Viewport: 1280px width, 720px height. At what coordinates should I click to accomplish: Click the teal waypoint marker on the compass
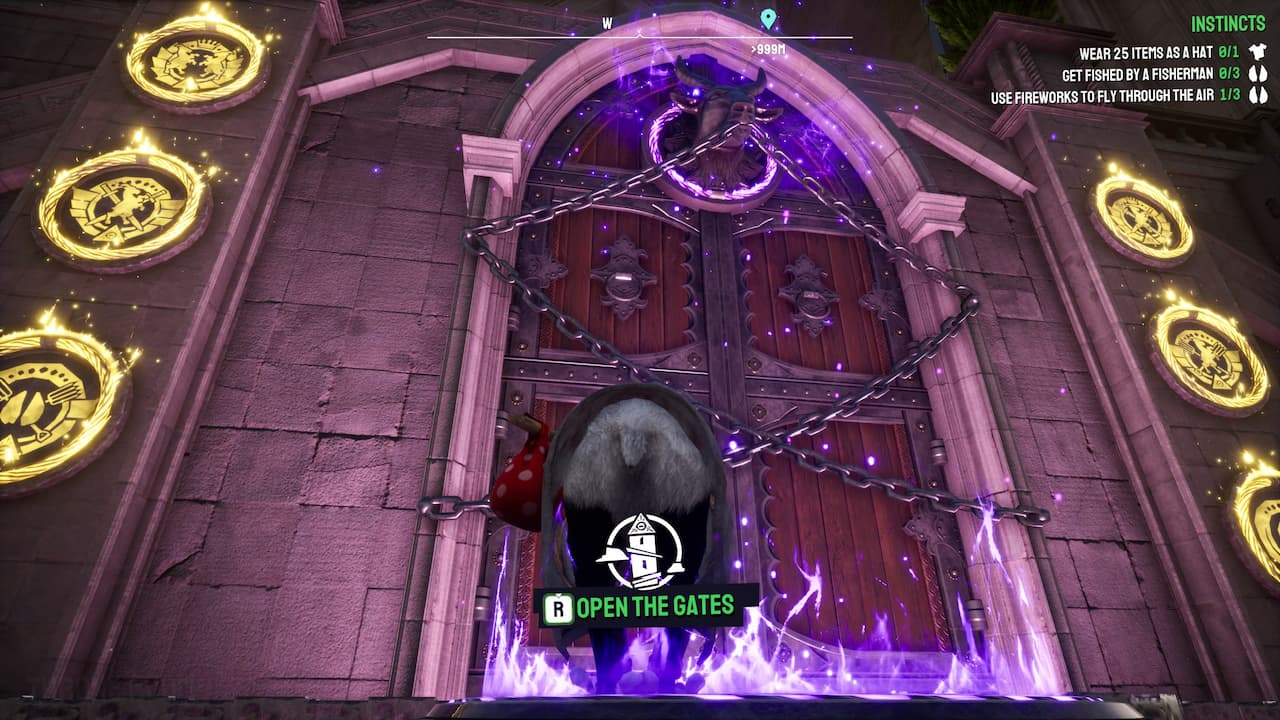coord(768,19)
